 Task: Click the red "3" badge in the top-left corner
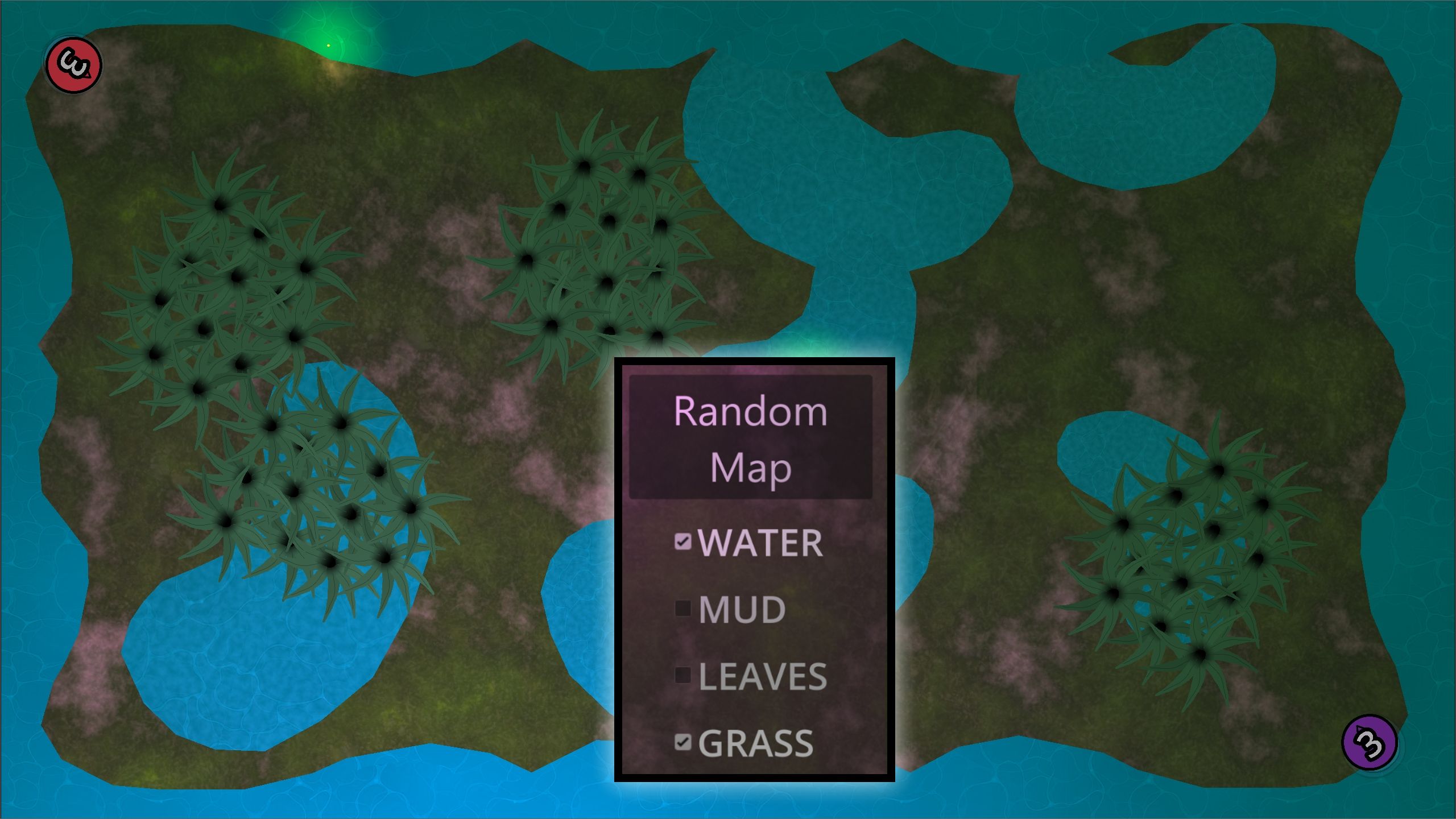tap(74, 64)
